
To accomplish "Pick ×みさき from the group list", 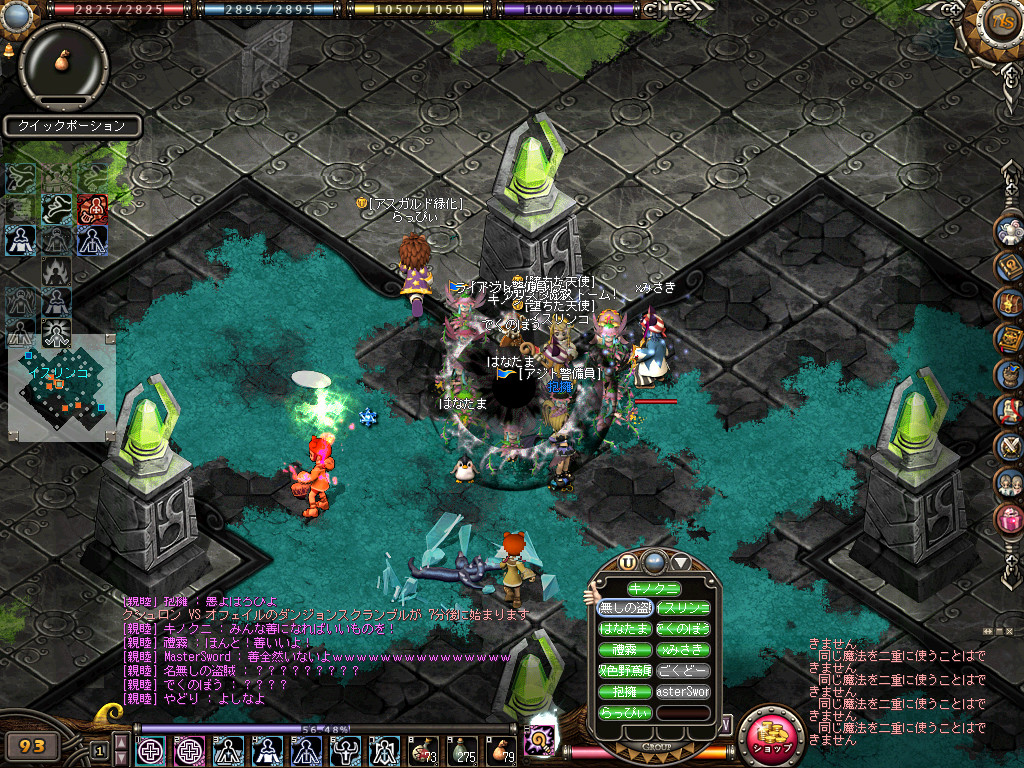I will (683, 650).
